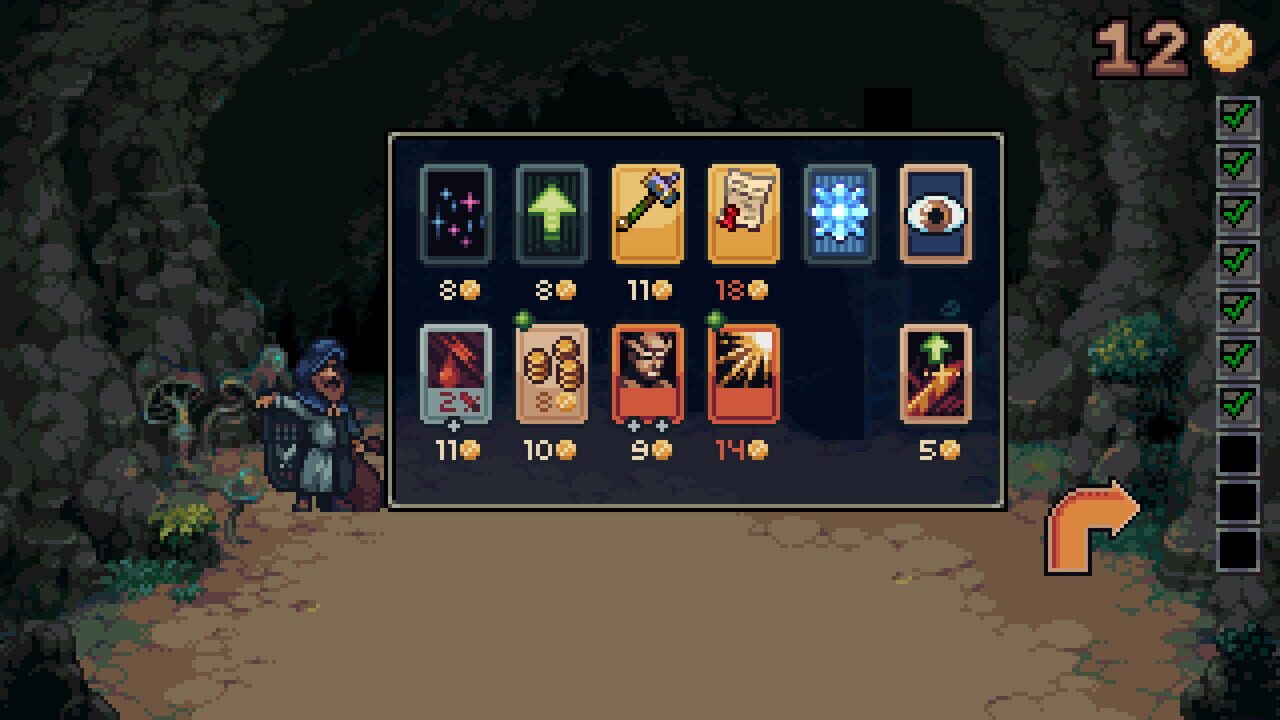Purchase the horned demon card for 9 coins
Screen dimensions: 1280x720
pyautogui.click(x=648, y=375)
